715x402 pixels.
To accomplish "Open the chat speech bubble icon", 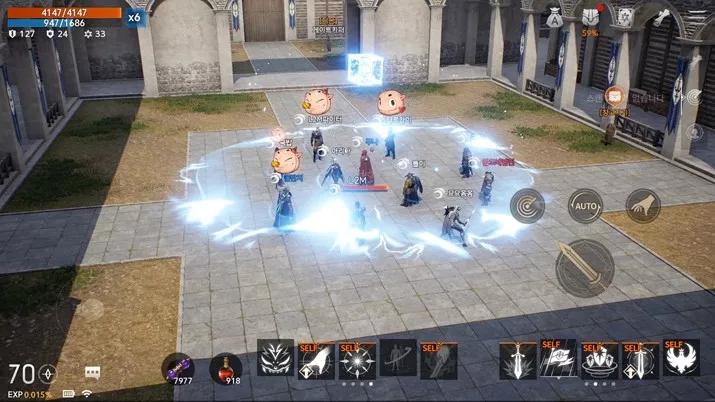I will tap(93, 373).
